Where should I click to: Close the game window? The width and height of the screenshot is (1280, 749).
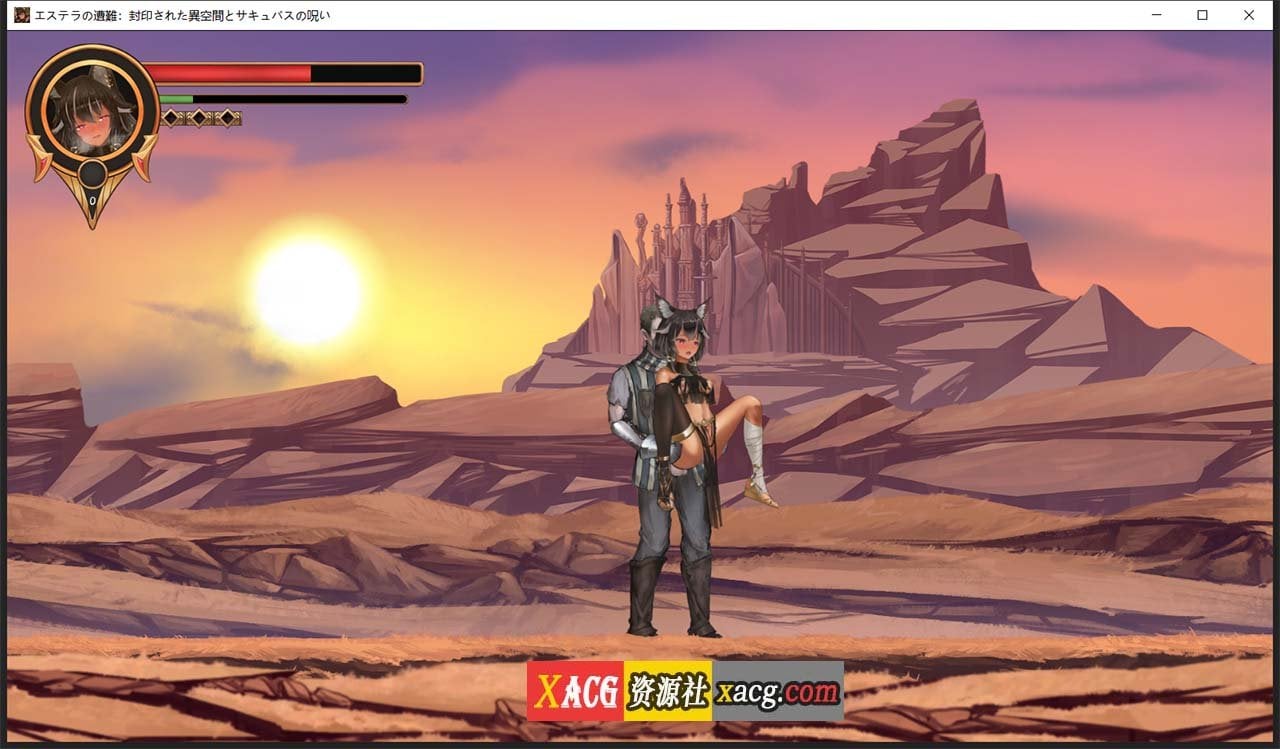(x=1249, y=15)
